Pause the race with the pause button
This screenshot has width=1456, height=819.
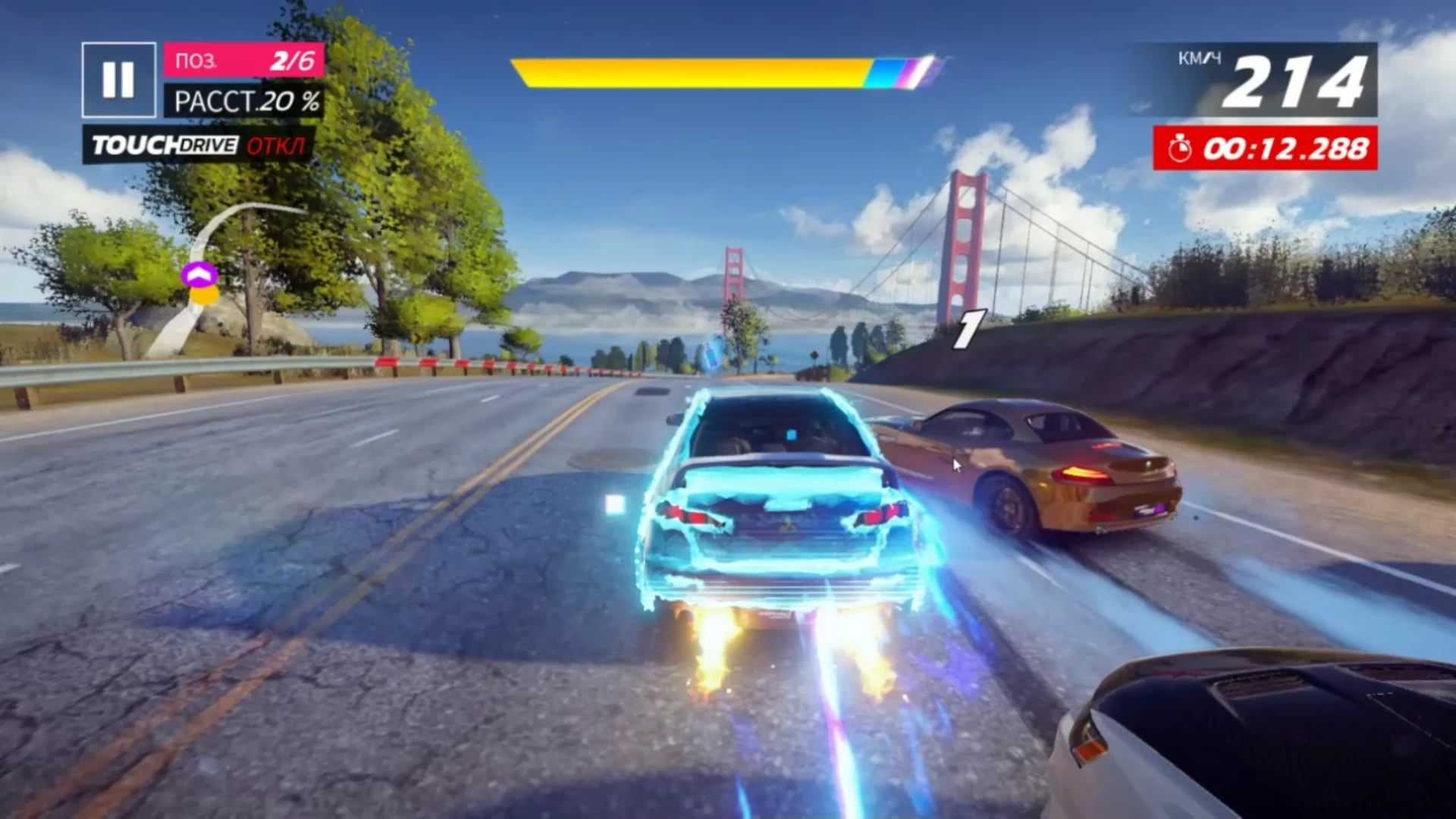click(x=118, y=80)
